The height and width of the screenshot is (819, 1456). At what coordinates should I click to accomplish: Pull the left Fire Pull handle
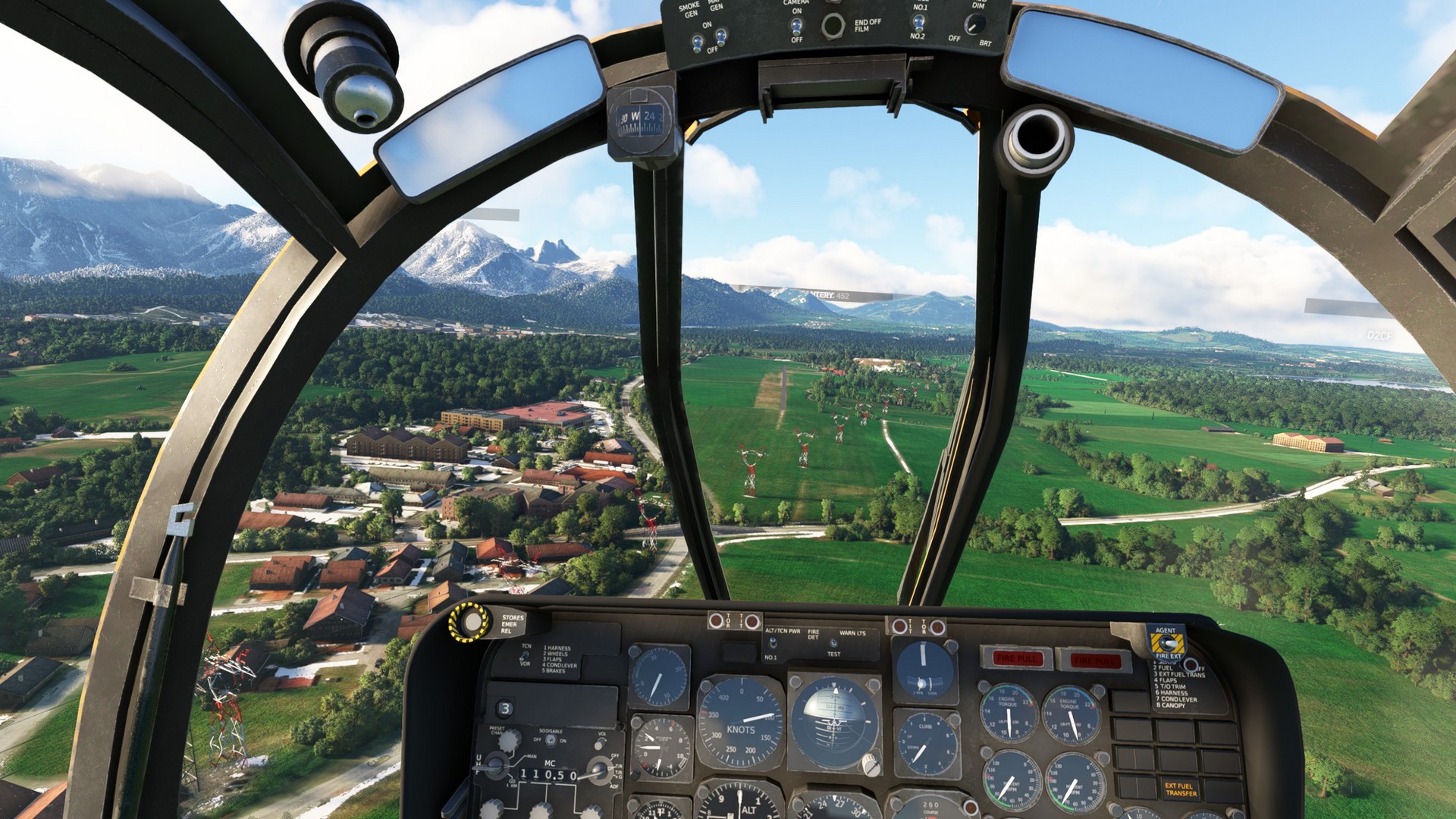(x=1016, y=658)
